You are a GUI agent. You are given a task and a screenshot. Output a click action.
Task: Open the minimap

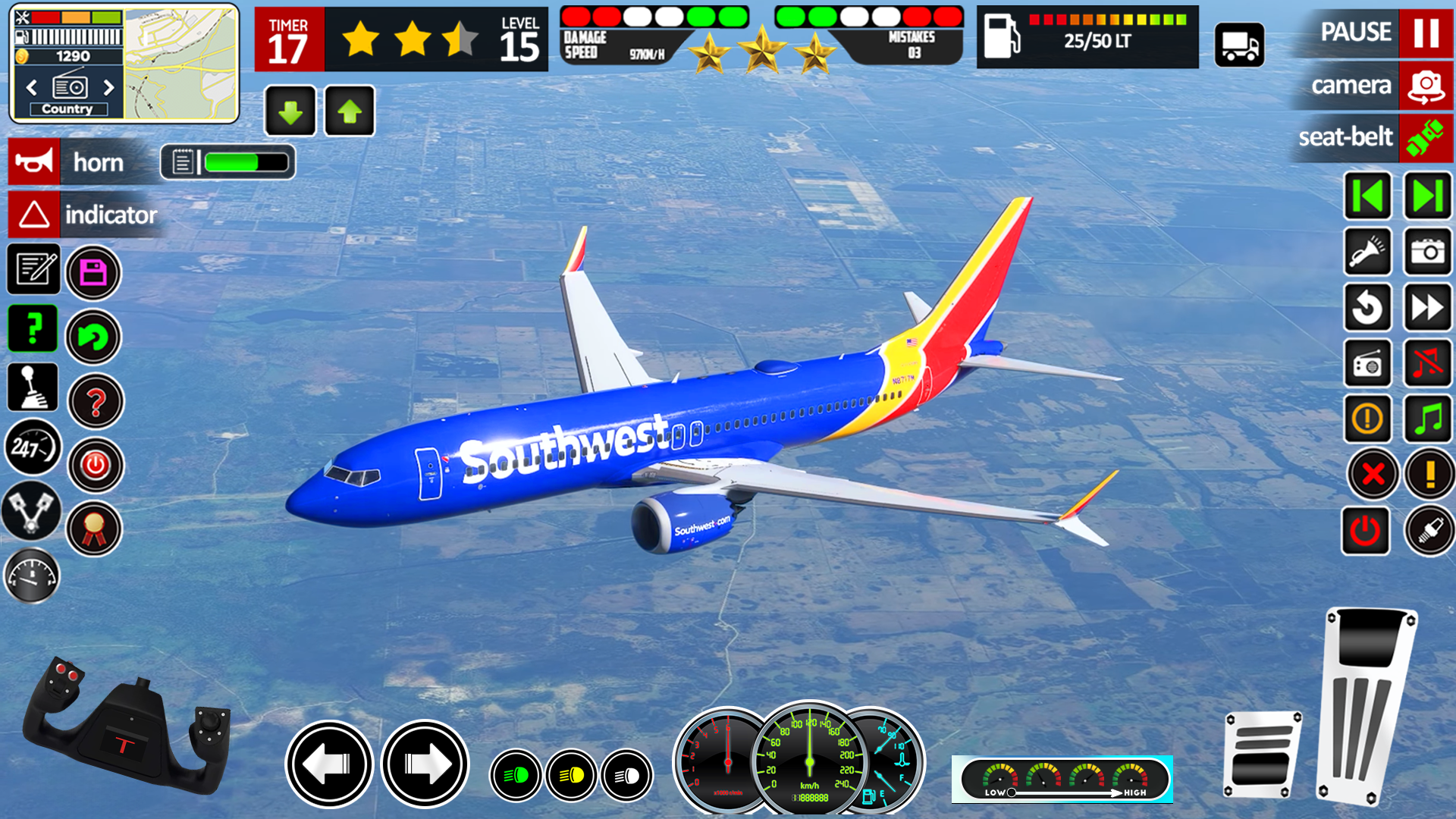click(x=180, y=63)
